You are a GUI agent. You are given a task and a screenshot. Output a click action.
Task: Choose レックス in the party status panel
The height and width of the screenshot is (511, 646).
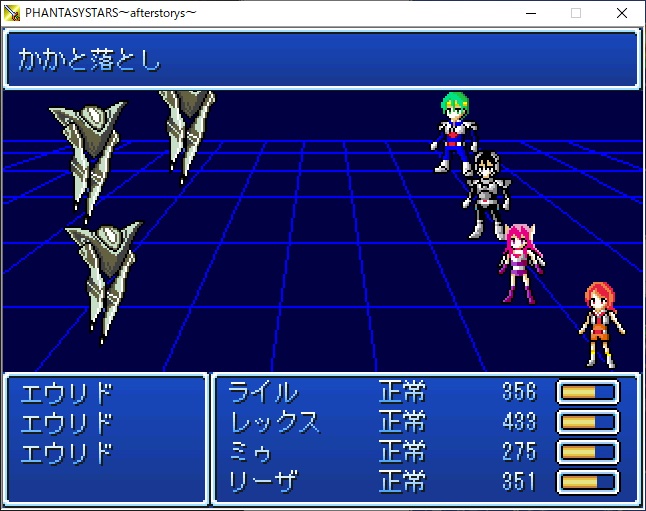[x=274, y=421]
